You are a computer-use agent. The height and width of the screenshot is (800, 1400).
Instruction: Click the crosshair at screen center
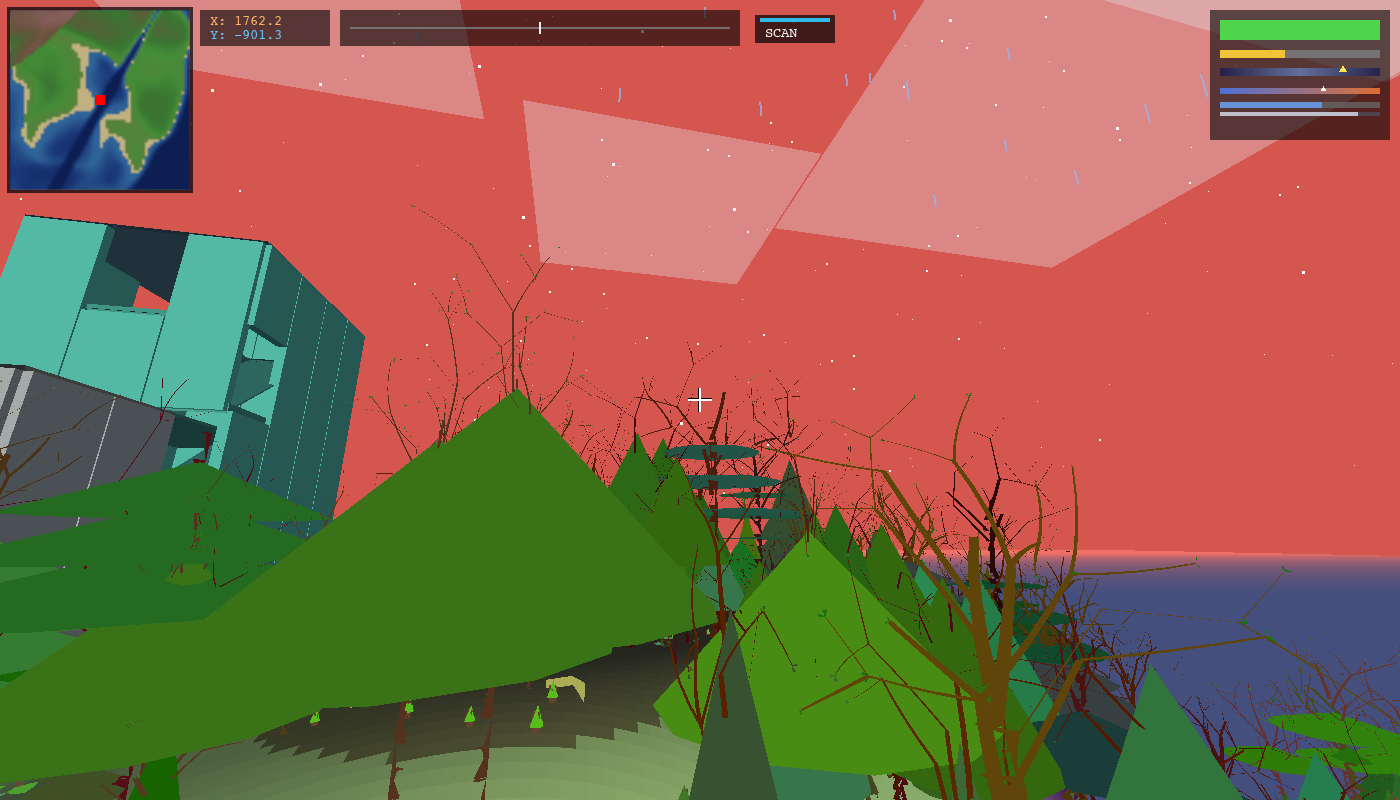pyautogui.click(x=700, y=400)
